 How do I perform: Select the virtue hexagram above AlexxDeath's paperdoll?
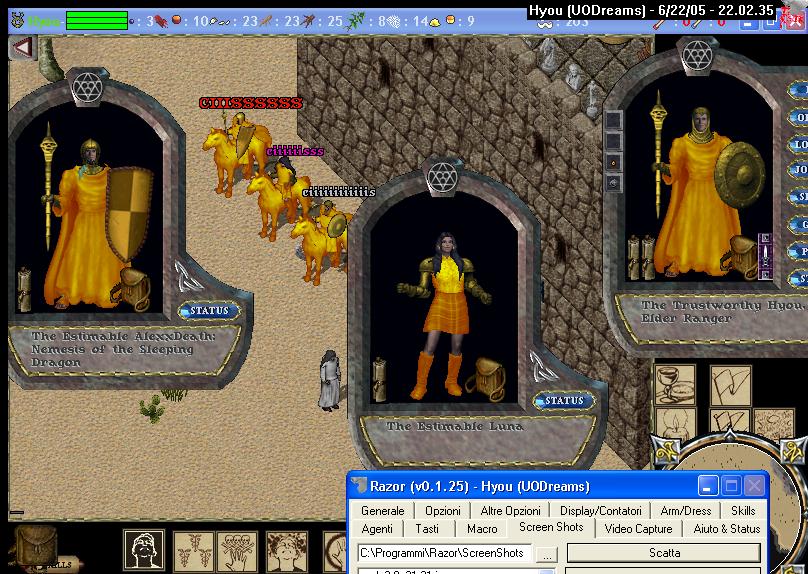pyautogui.click(x=88, y=87)
